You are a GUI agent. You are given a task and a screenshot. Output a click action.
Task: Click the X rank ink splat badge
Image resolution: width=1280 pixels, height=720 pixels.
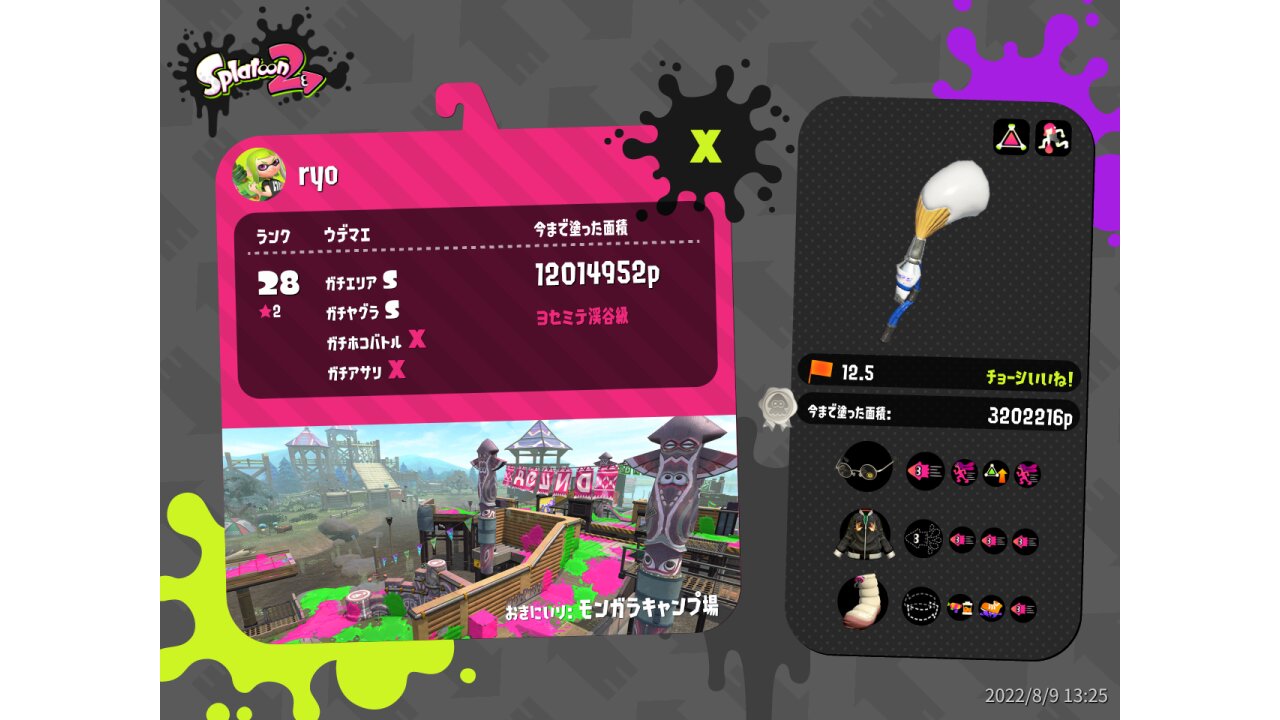pyautogui.click(x=706, y=146)
